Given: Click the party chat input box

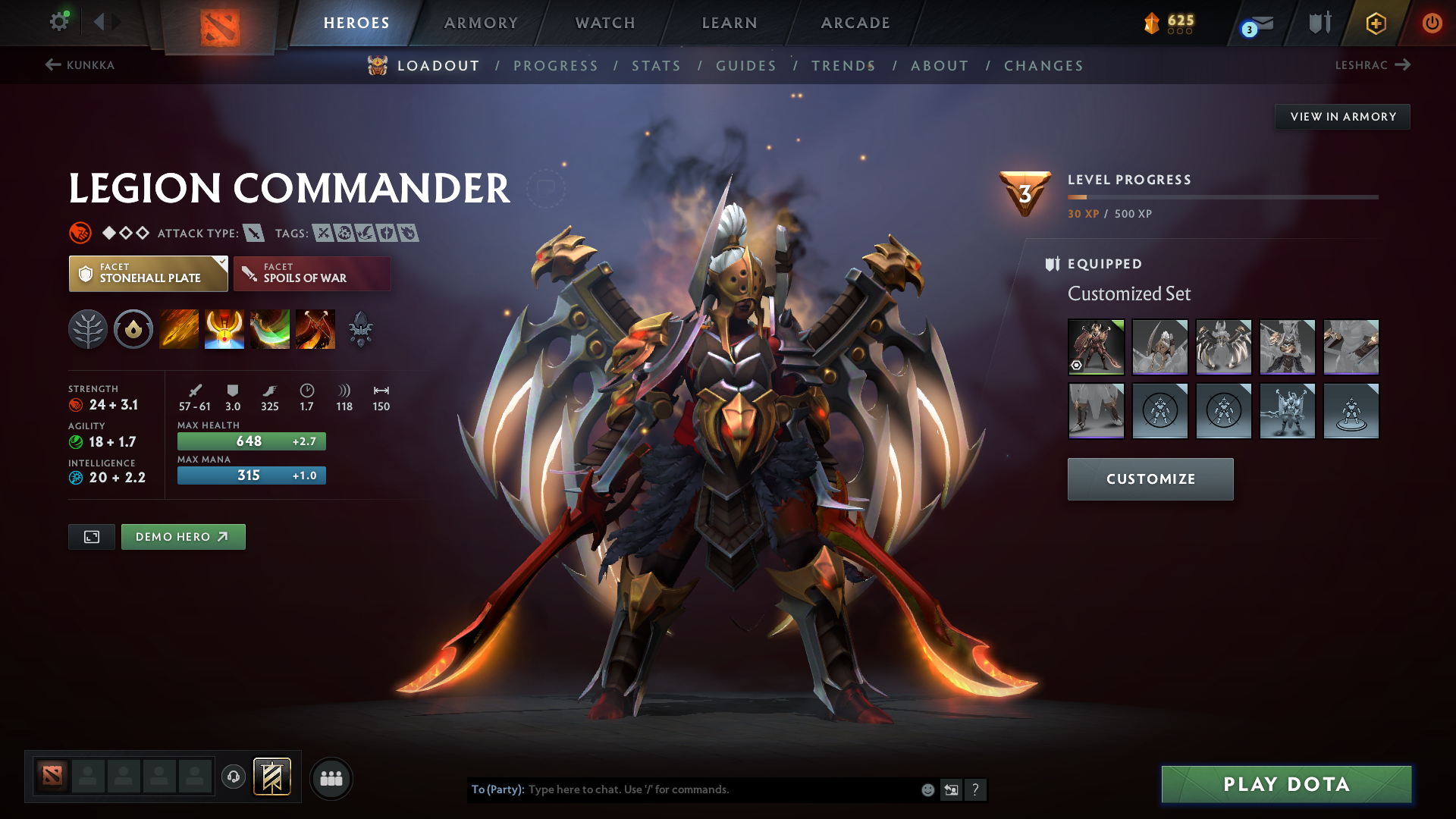Looking at the screenshot, I should pyautogui.click(x=720, y=789).
